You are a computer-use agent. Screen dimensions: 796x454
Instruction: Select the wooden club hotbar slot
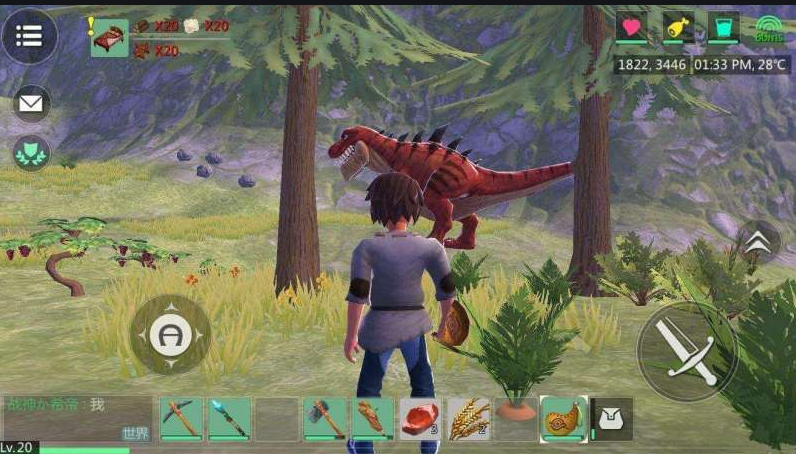tap(373, 418)
